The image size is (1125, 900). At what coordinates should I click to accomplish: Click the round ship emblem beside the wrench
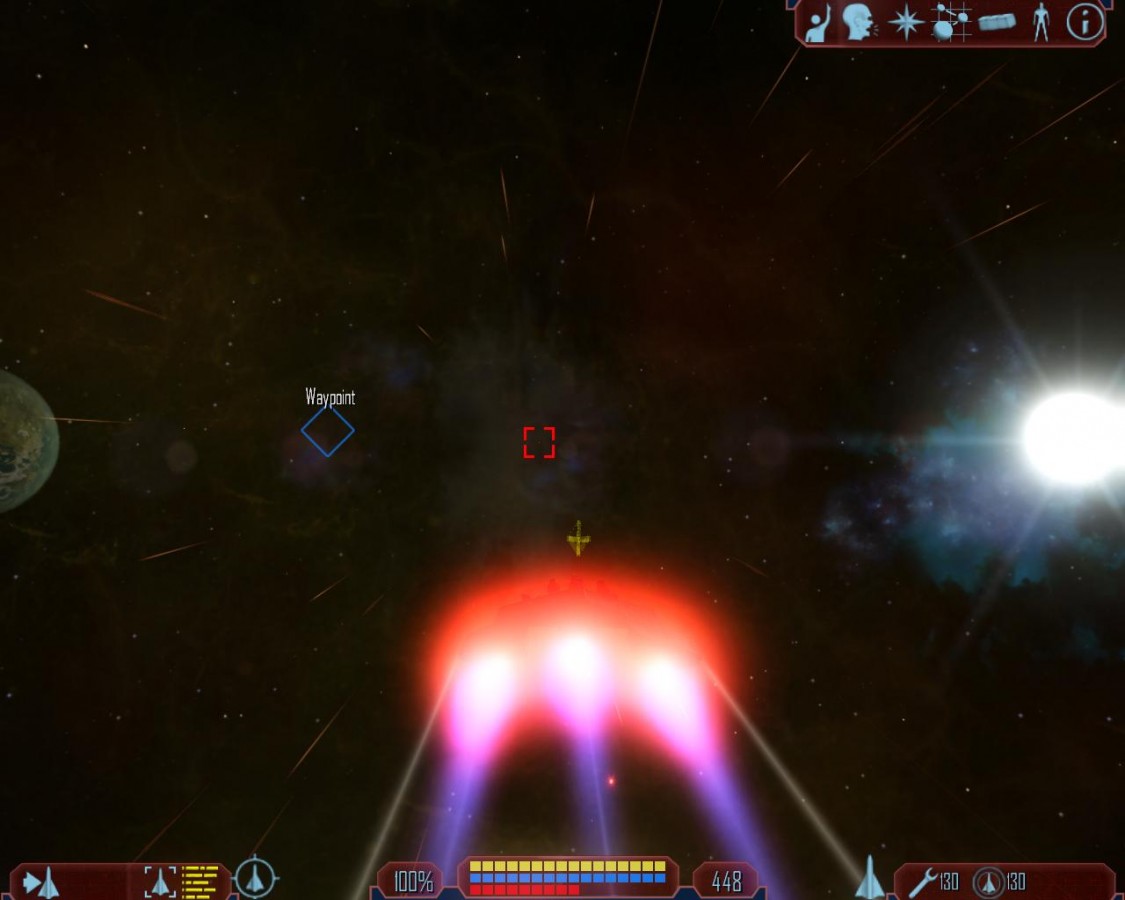(988, 881)
